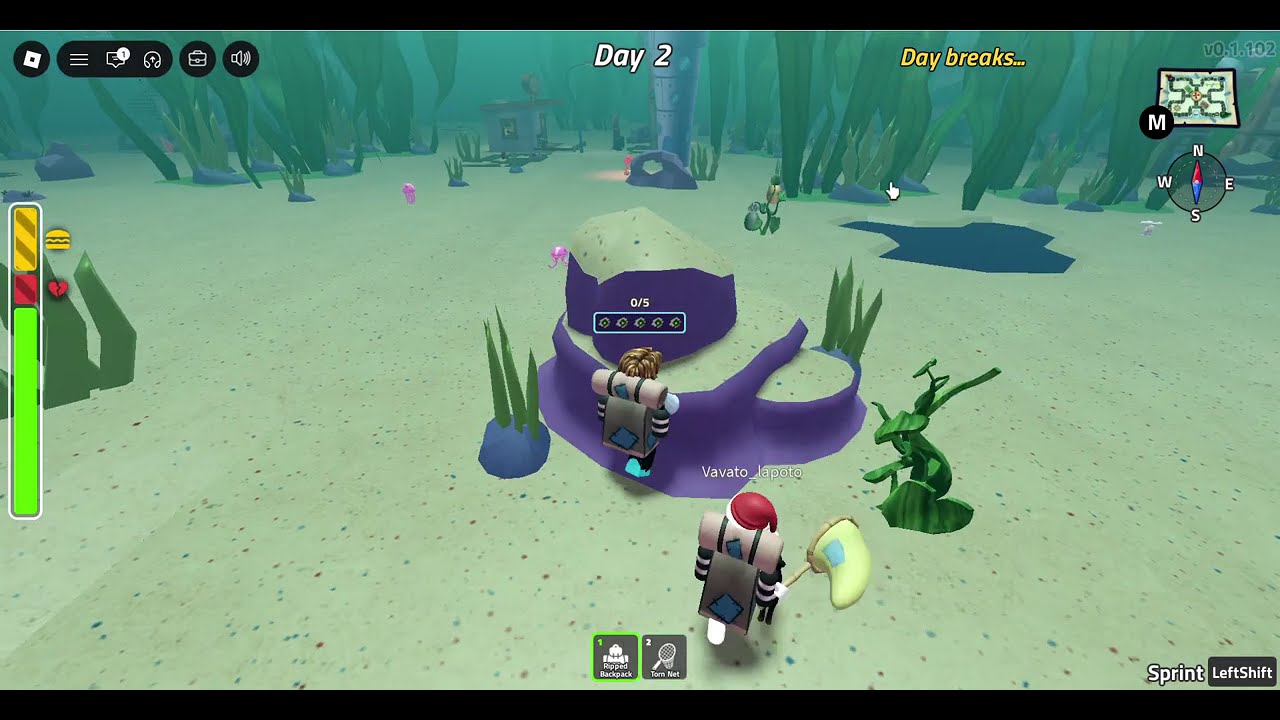
Task: Open the hamburger lines menu
Action: pyautogui.click(x=79, y=60)
